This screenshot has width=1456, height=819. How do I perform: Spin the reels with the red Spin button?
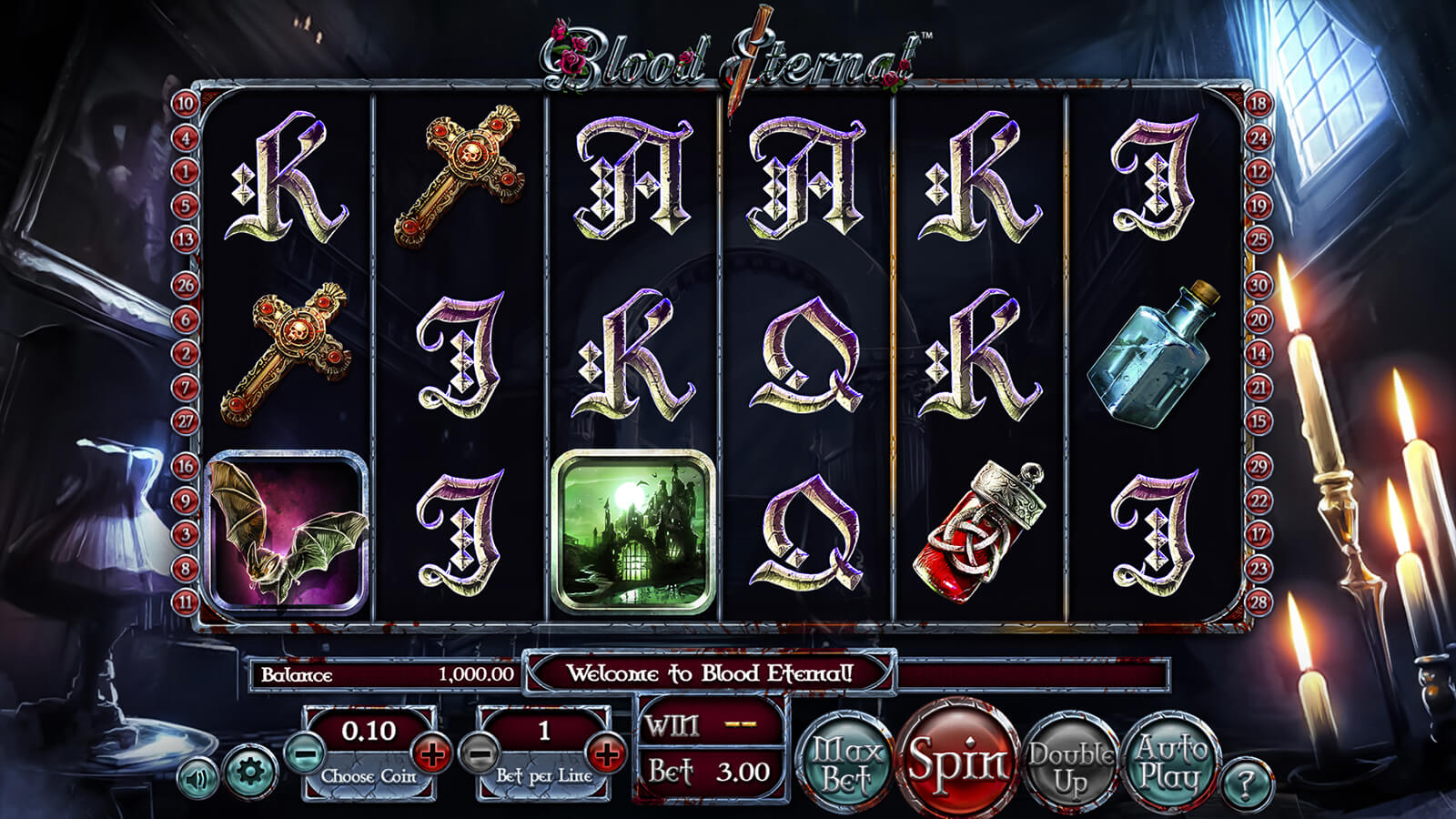(958, 760)
